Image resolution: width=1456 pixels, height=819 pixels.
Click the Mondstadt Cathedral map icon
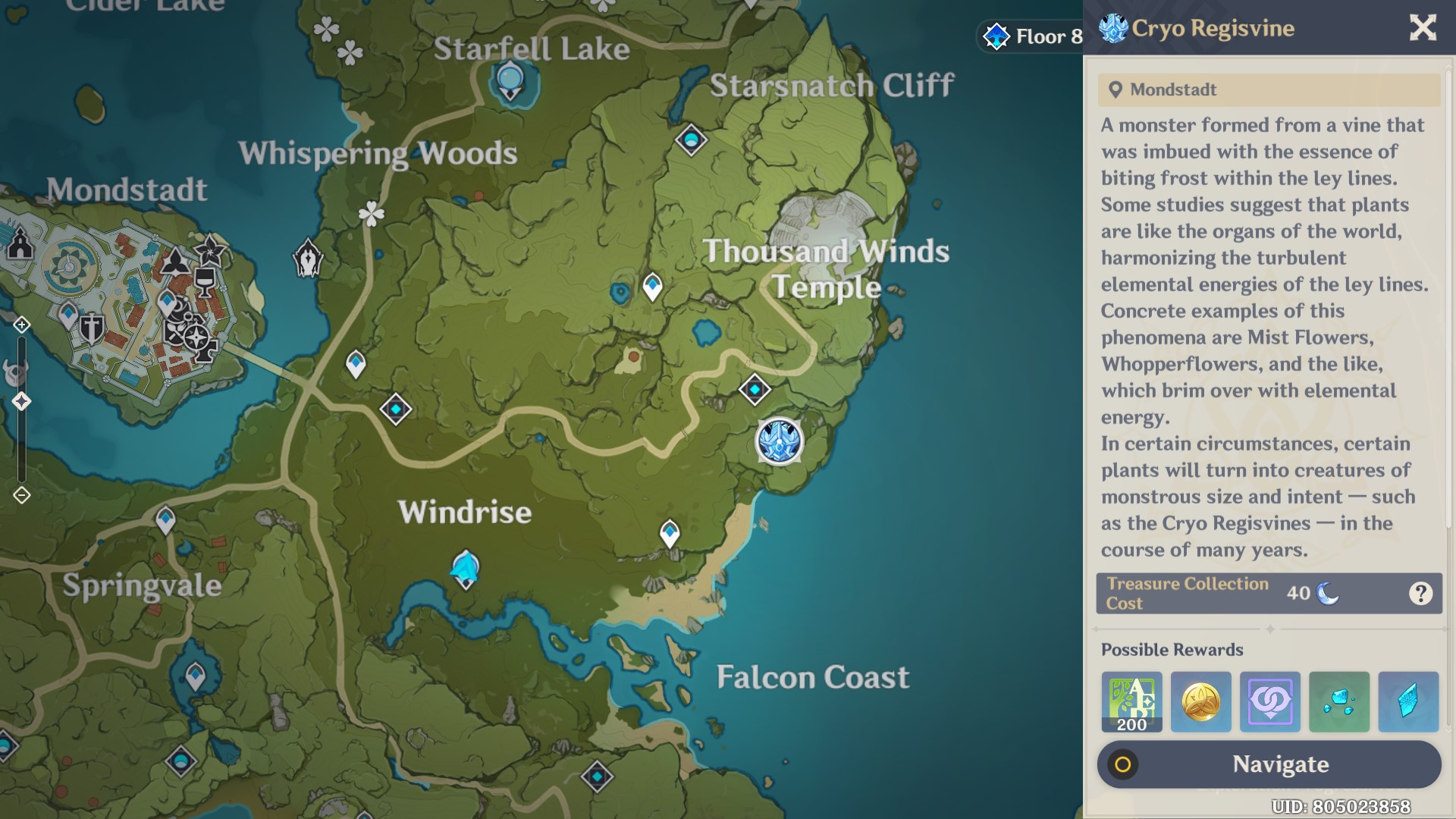[20, 244]
